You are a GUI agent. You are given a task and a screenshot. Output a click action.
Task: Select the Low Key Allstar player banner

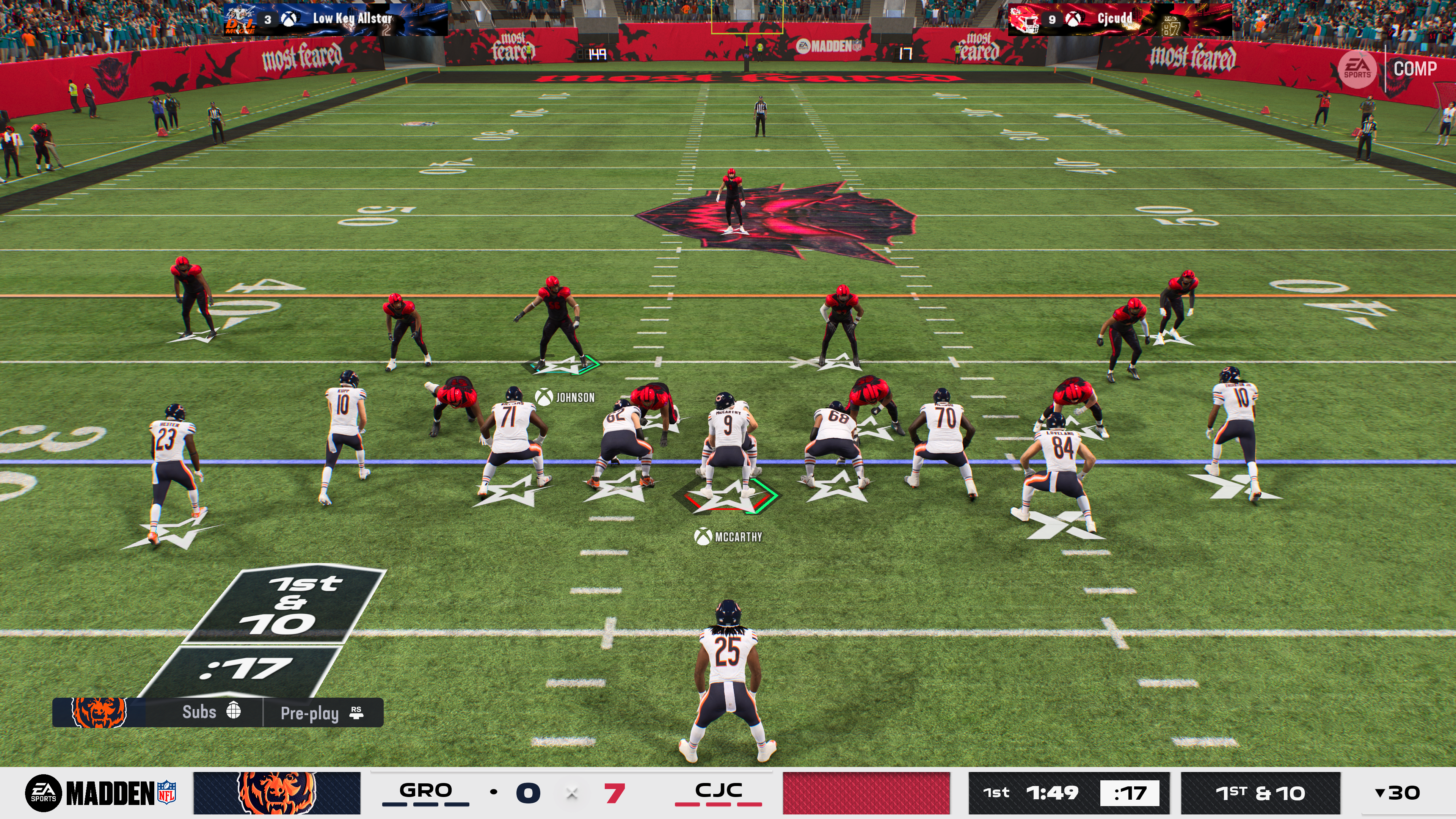pos(336,19)
